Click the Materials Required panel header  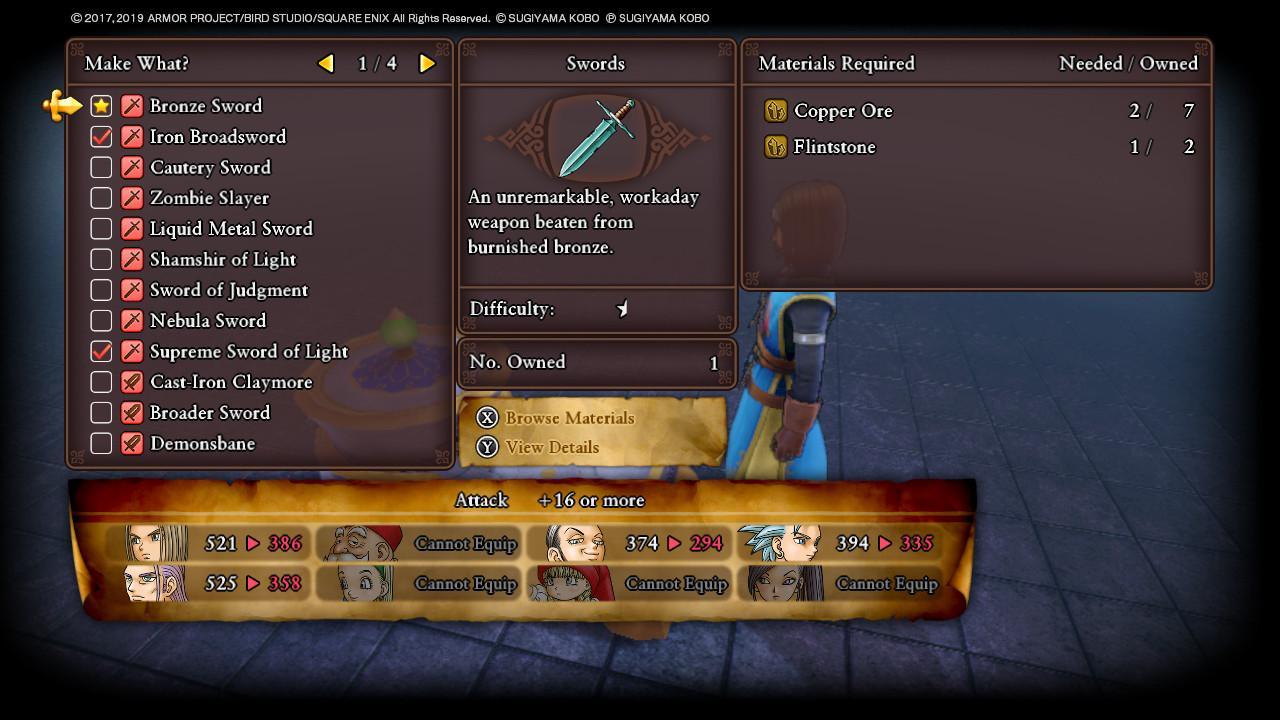(838, 63)
